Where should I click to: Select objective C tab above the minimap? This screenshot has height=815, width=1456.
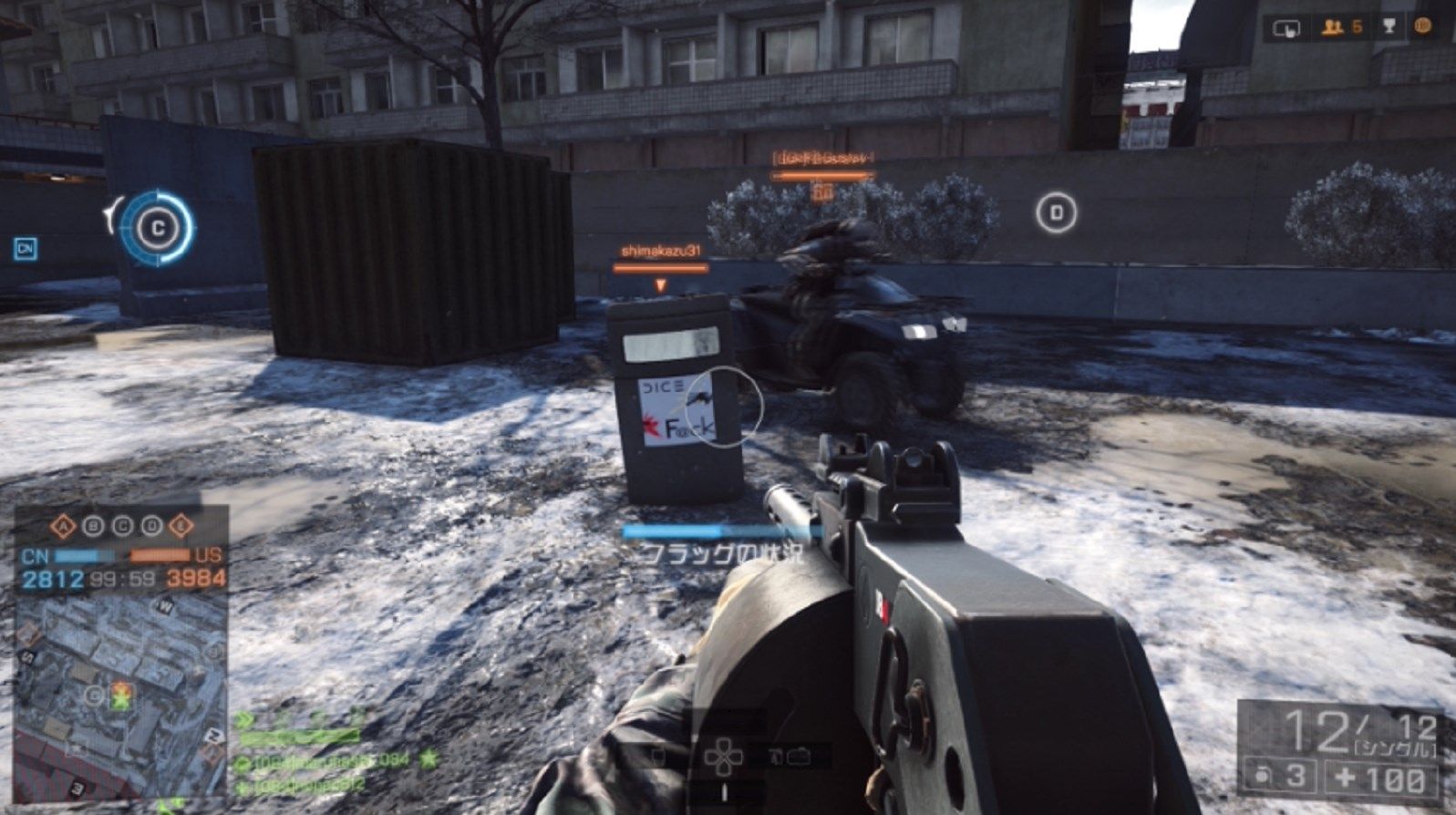click(121, 525)
